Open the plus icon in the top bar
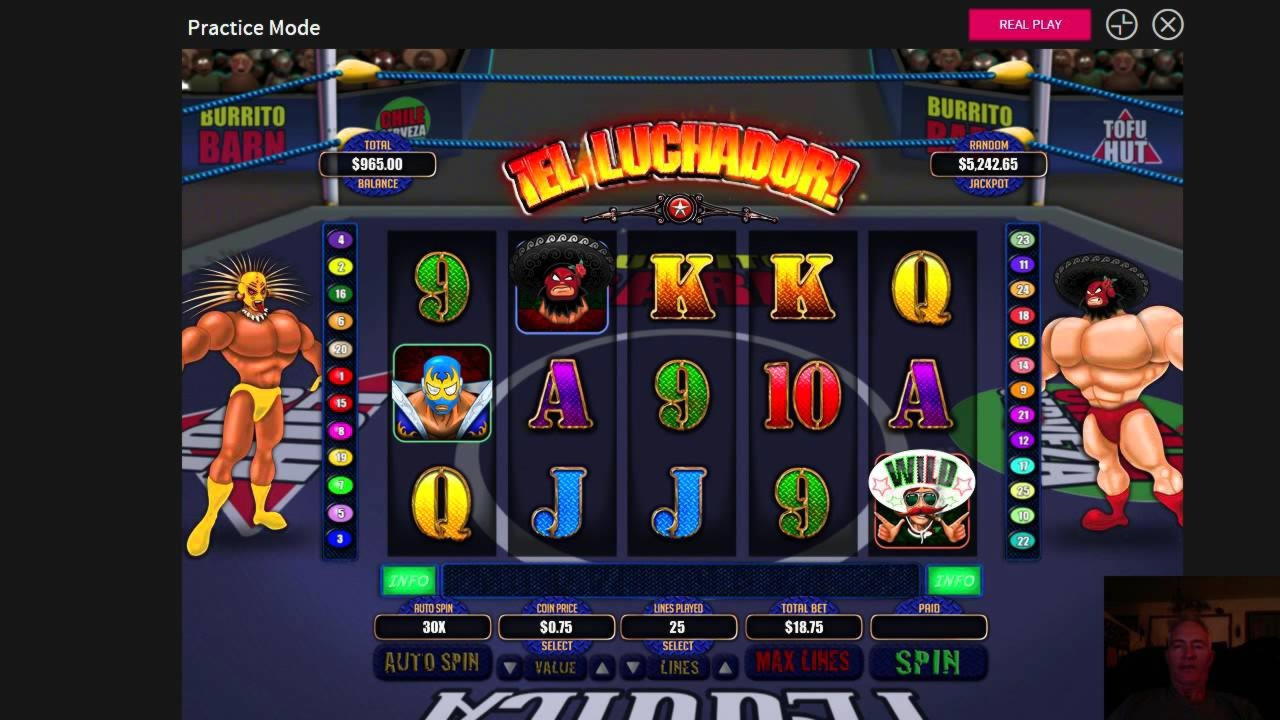Screen dimensions: 1280x720 [1121, 25]
